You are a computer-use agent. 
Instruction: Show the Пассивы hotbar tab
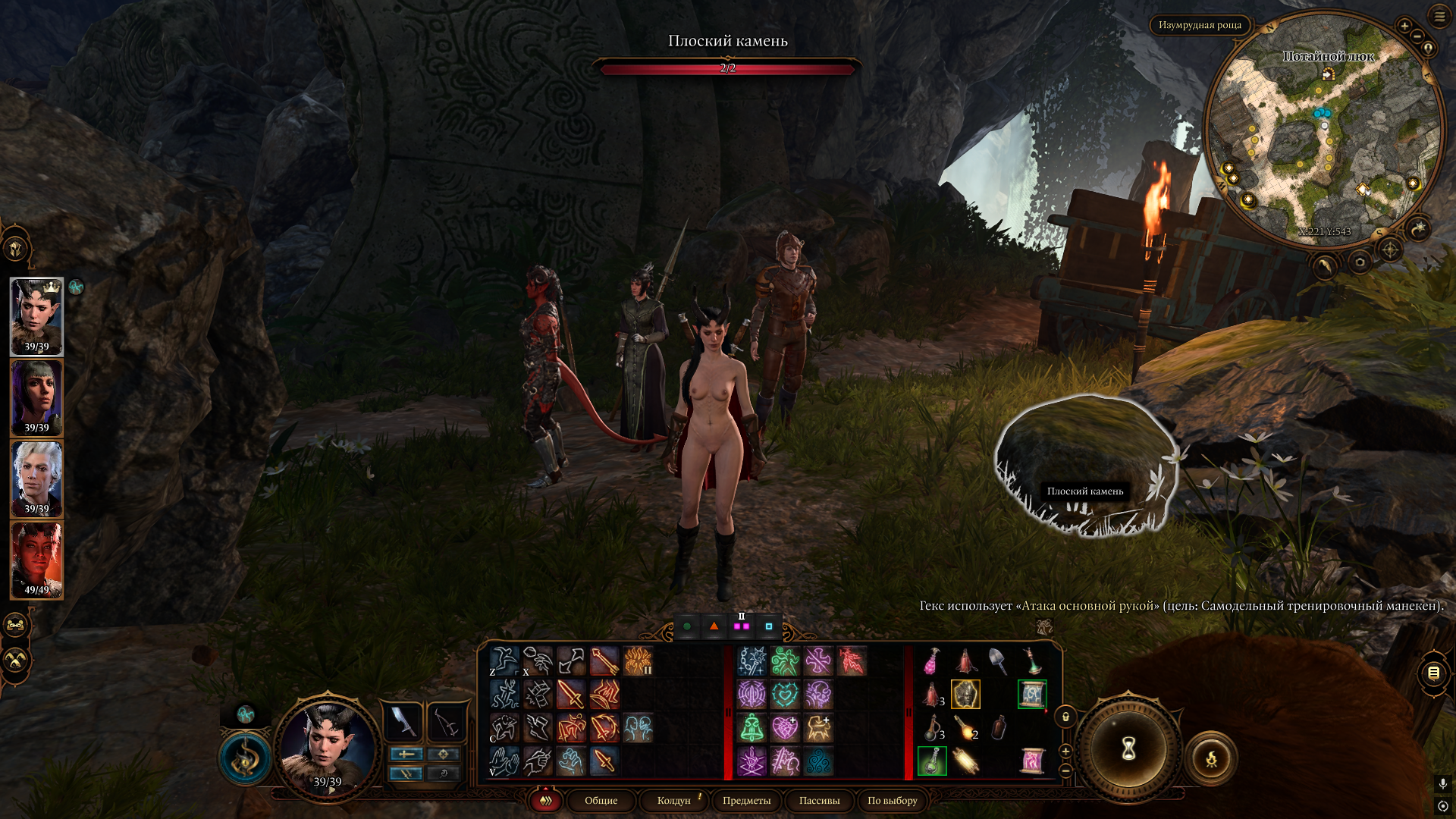pos(819,801)
